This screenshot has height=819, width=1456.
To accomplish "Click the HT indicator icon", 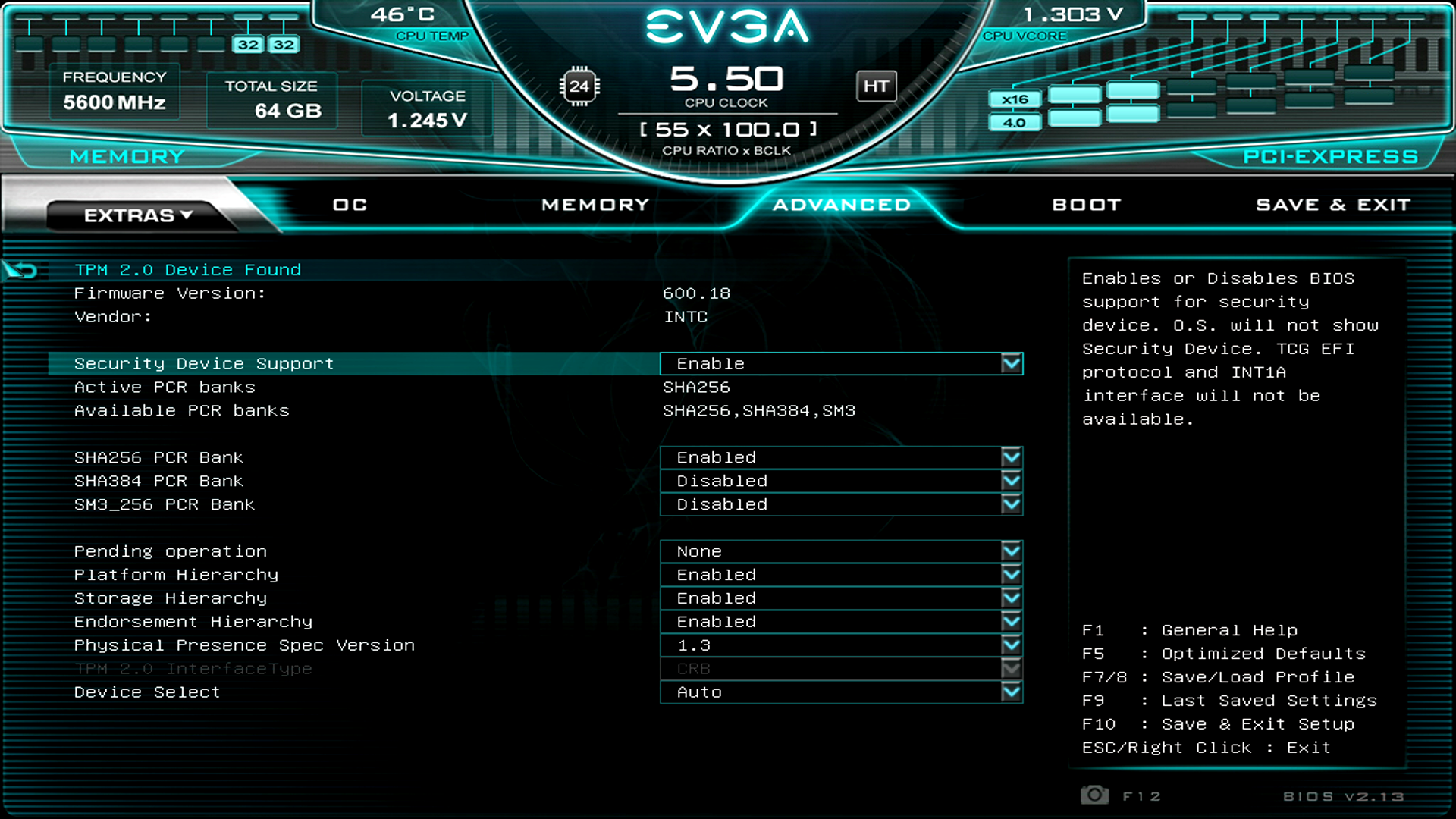I will pos(877,86).
